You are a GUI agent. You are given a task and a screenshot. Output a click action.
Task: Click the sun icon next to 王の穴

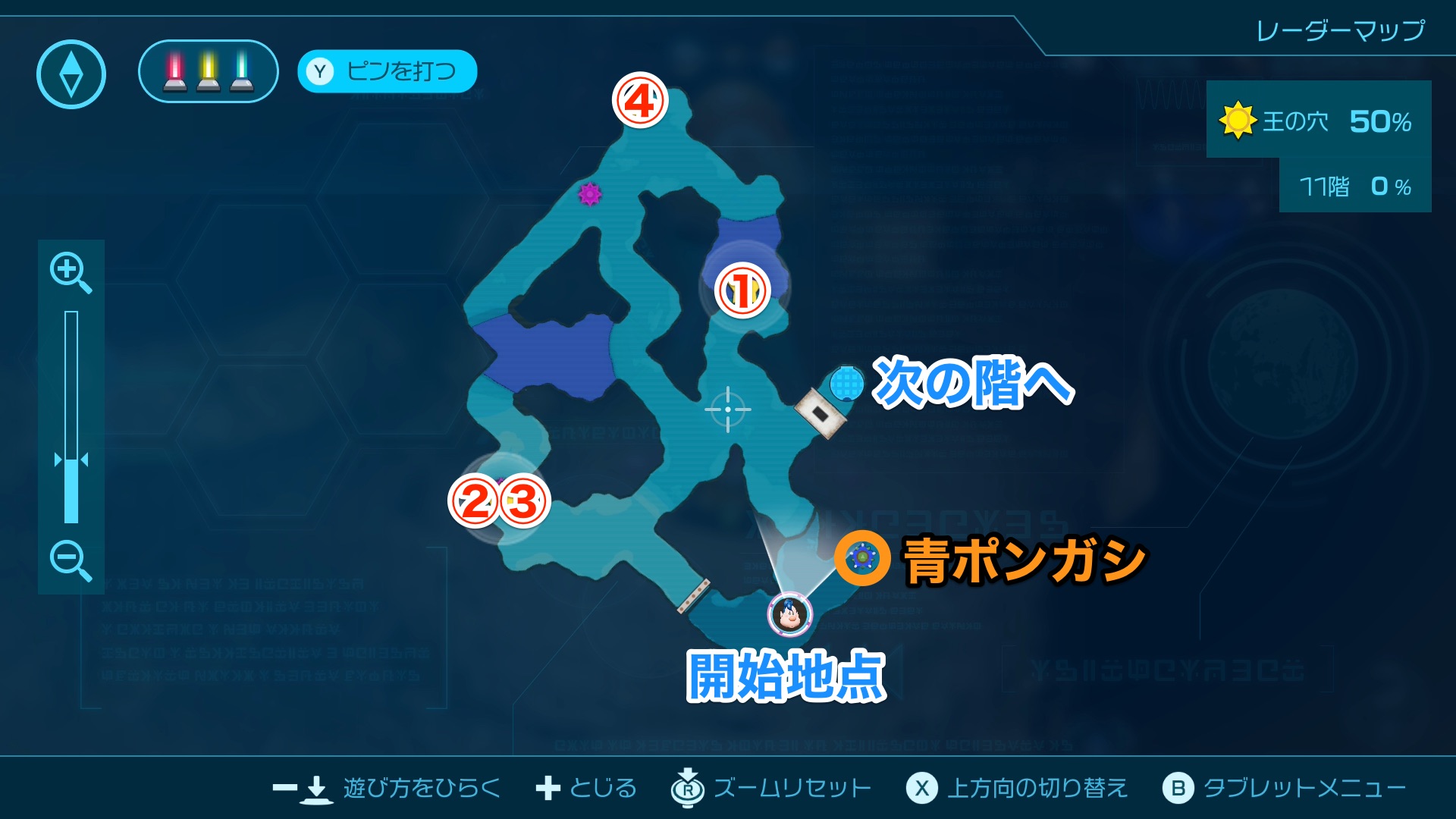(x=1238, y=119)
